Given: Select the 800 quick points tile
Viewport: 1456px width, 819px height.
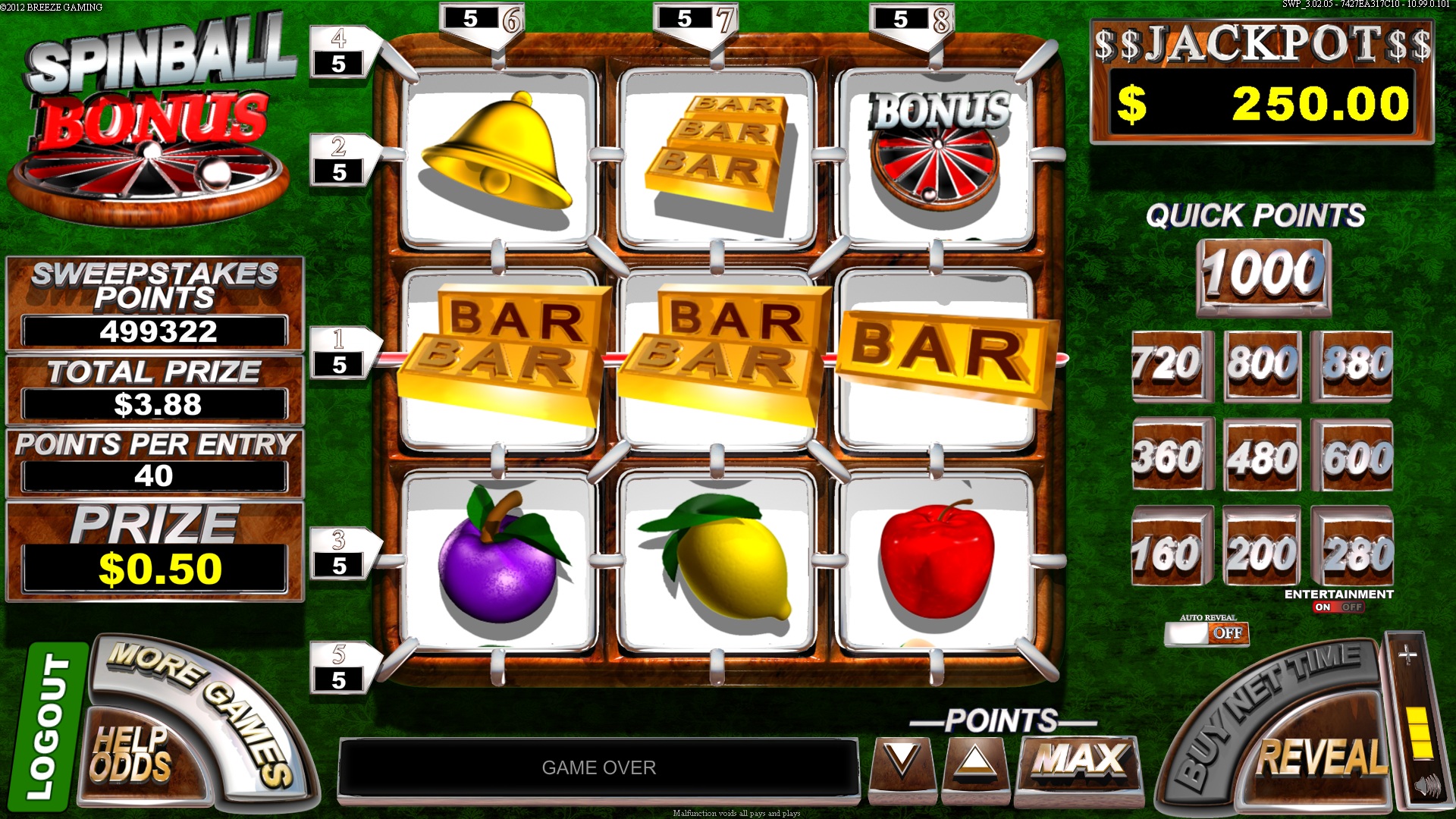Looking at the screenshot, I should pyautogui.click(x=1263, y=364).
